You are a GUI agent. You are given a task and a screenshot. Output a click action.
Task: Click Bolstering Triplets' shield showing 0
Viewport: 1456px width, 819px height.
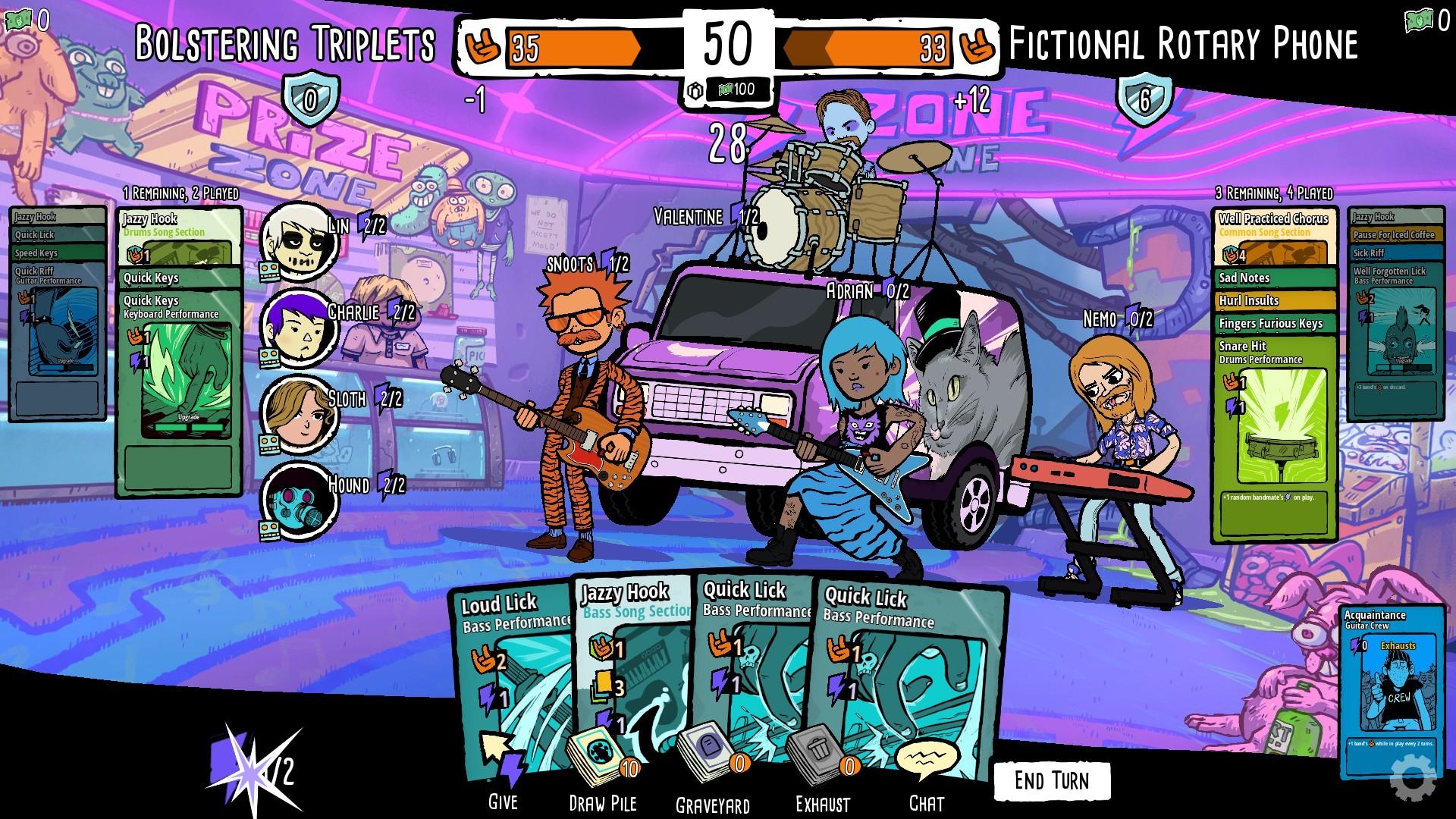click(312, 97)
